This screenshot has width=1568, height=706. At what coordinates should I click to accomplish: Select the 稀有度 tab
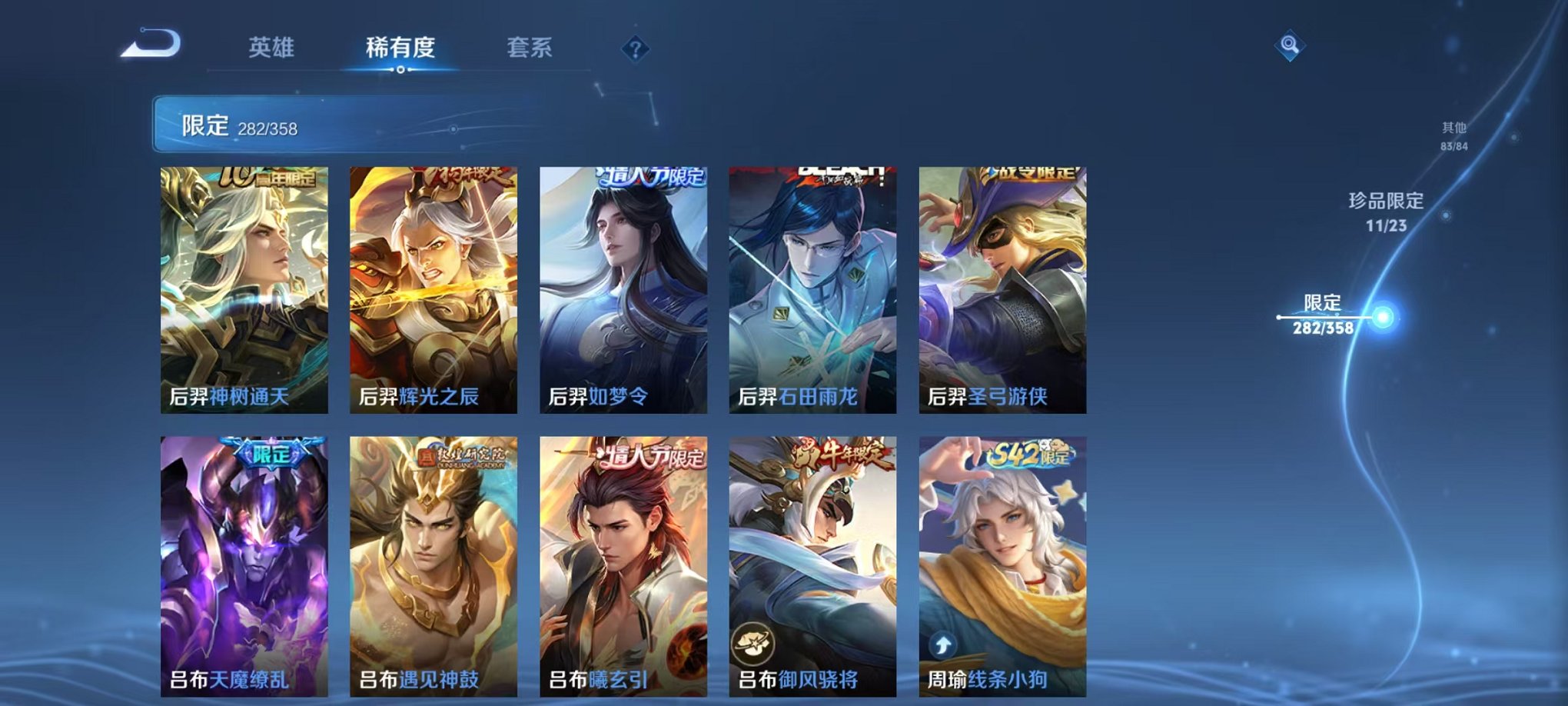point(400,48)
